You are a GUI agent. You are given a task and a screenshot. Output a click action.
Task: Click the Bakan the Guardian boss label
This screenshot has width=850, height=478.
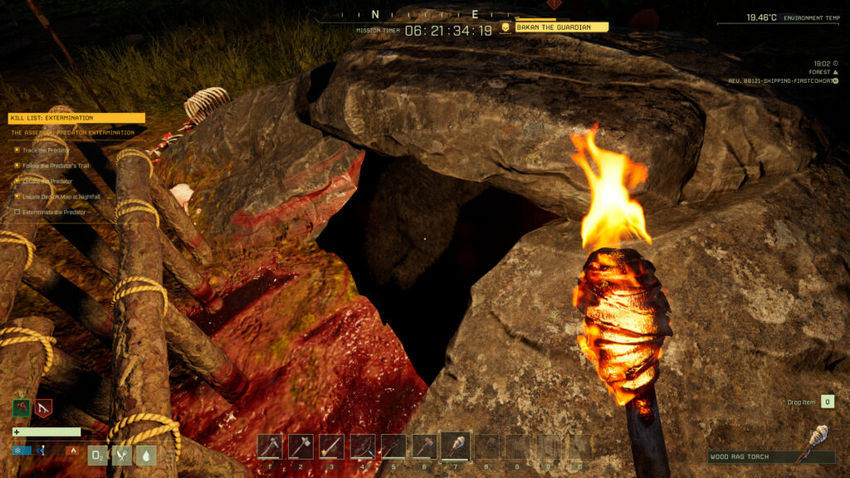tap(561, 27)
